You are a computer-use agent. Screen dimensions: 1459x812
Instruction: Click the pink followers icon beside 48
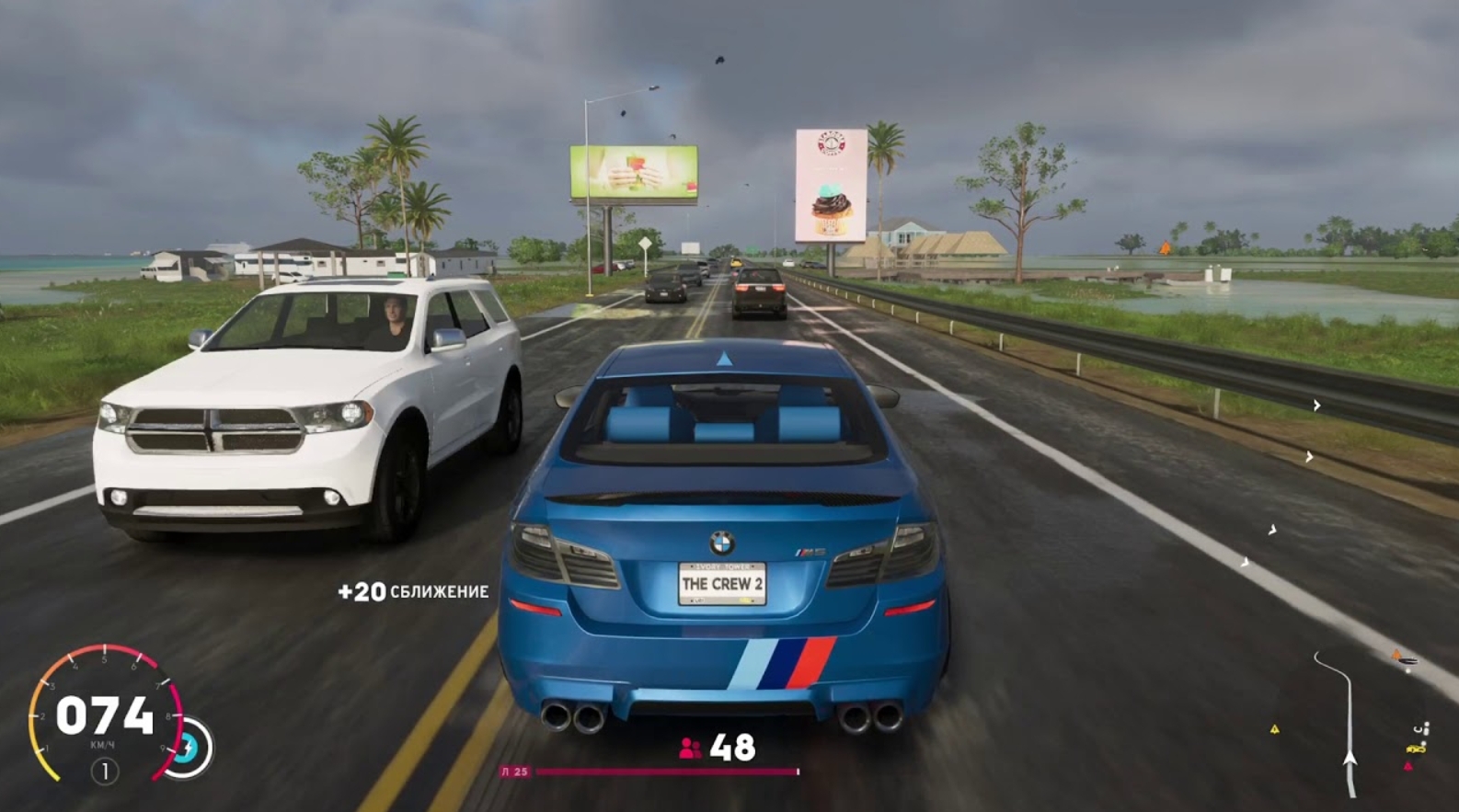(690, 749)
